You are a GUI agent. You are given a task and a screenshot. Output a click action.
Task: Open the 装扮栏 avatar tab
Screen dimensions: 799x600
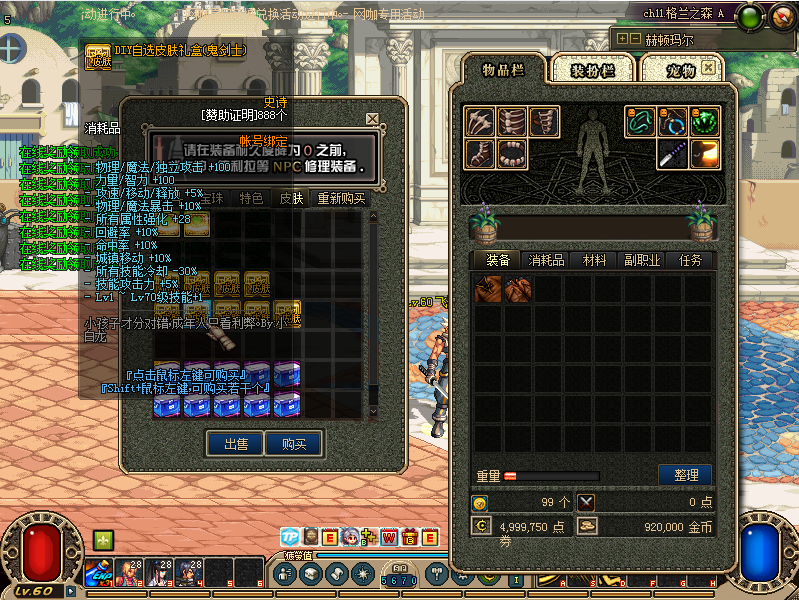coord(593,69)
